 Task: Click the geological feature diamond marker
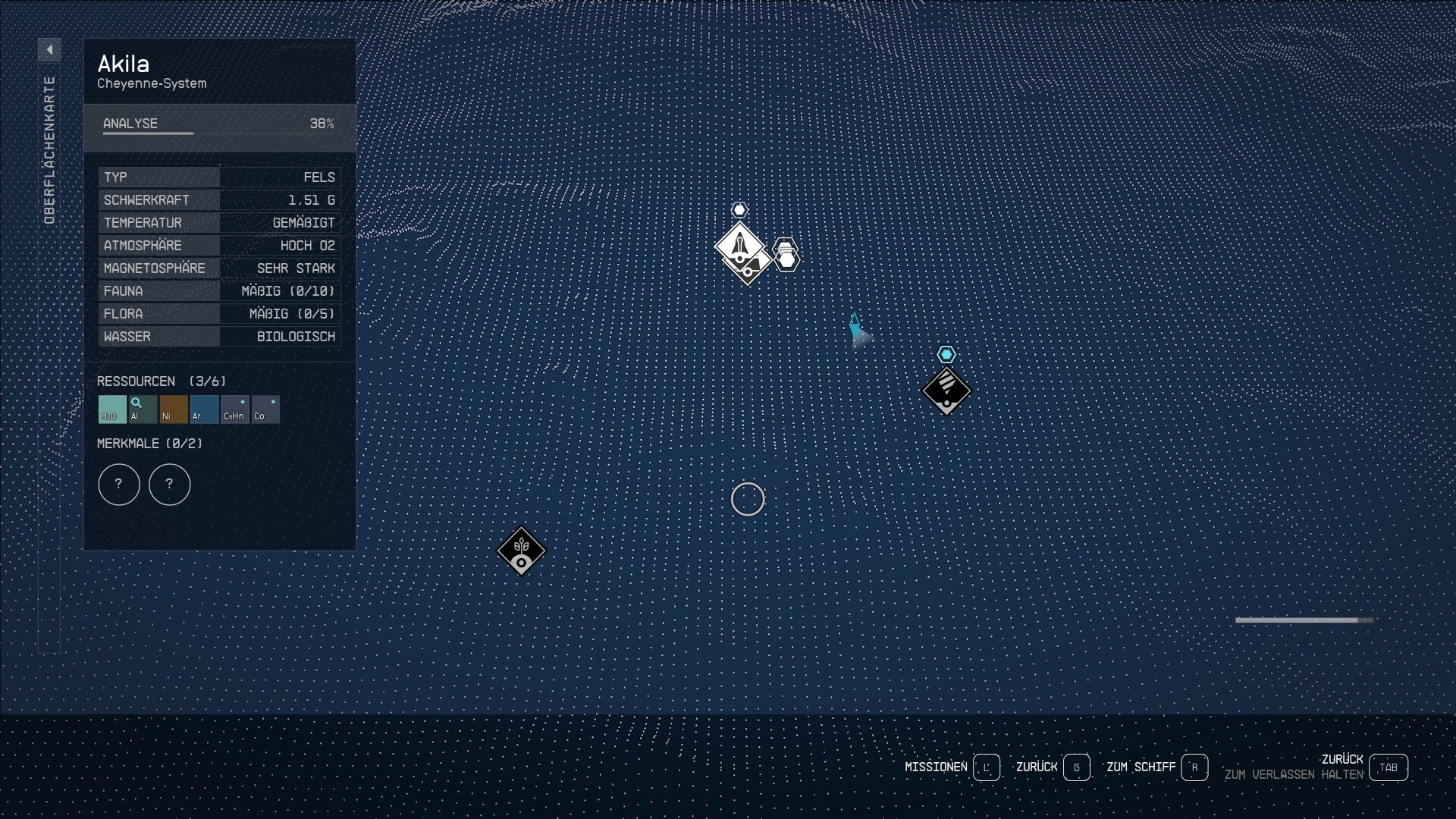(947, 391)
